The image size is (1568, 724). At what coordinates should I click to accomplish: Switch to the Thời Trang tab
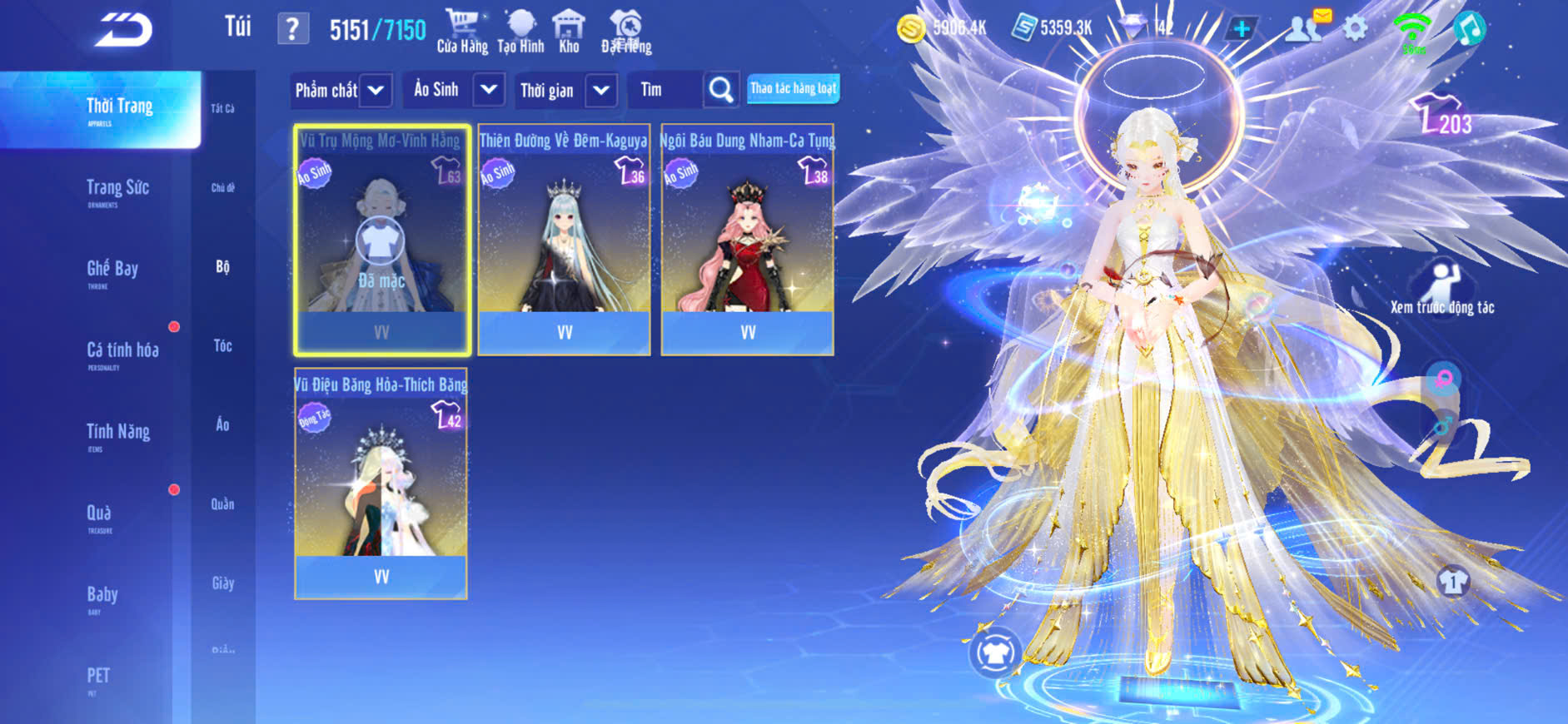point(119,109)
